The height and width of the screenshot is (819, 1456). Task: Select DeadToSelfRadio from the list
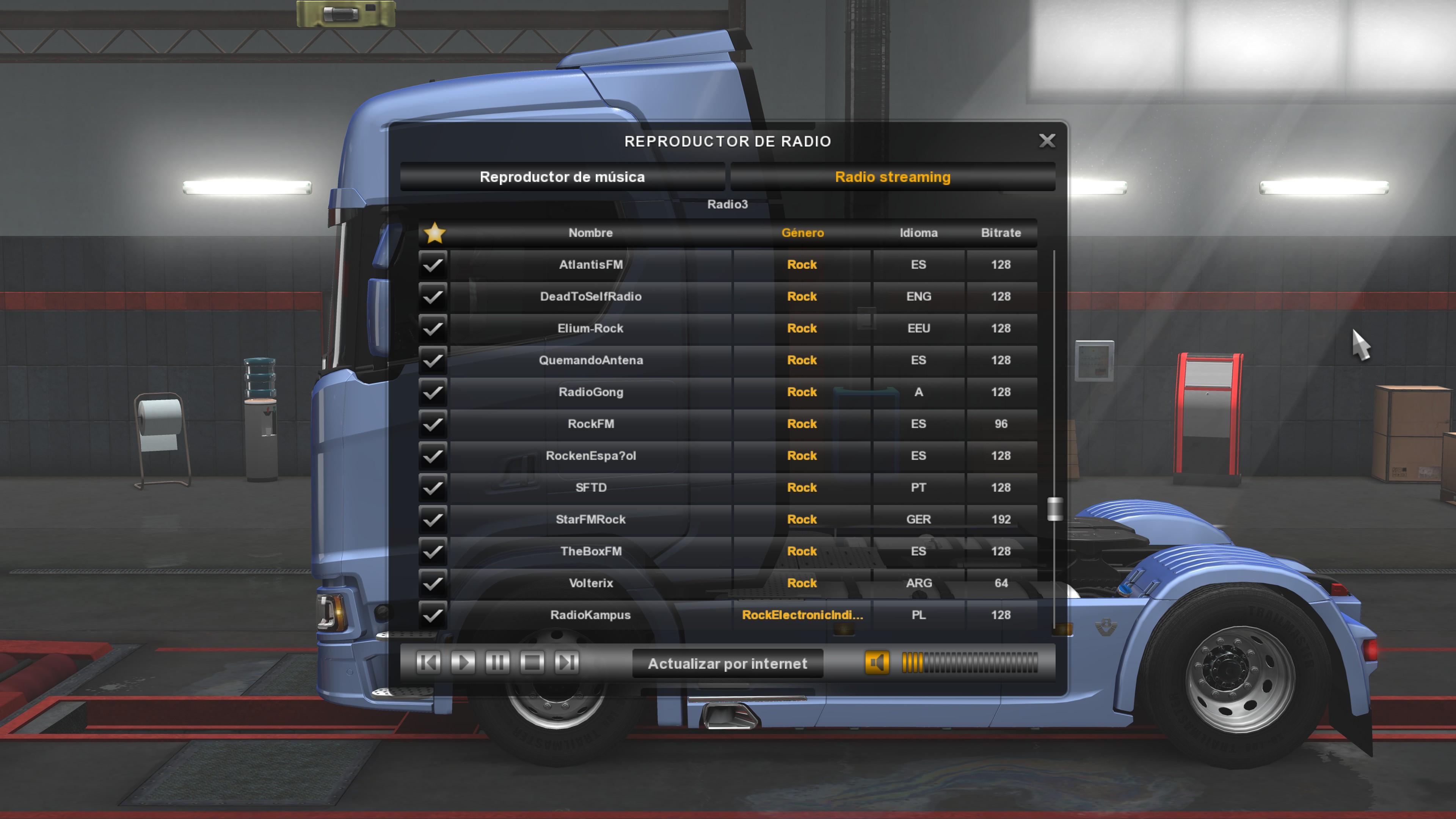[590, 296]
